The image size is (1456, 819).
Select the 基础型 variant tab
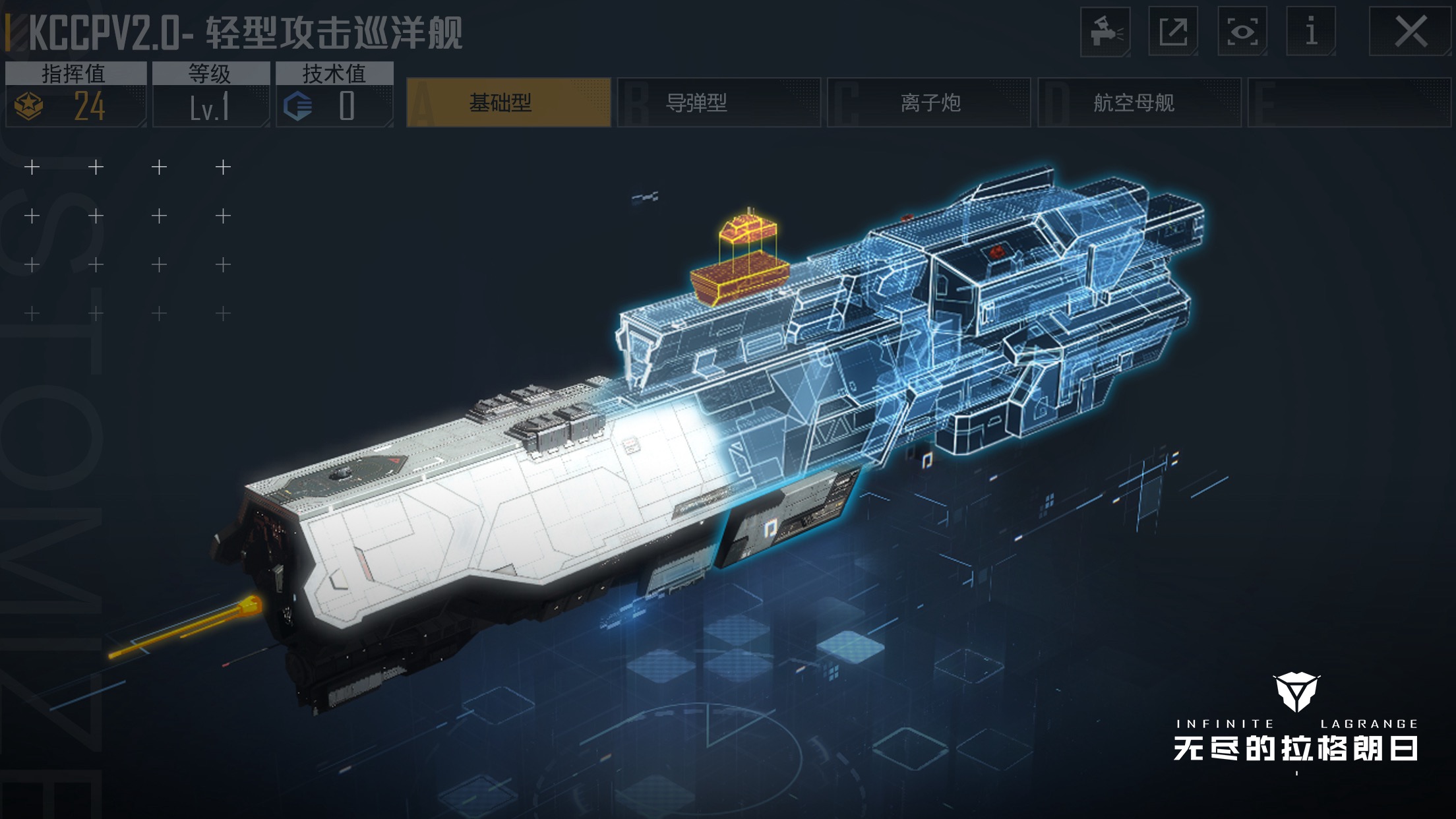click(x=508, y=103)
